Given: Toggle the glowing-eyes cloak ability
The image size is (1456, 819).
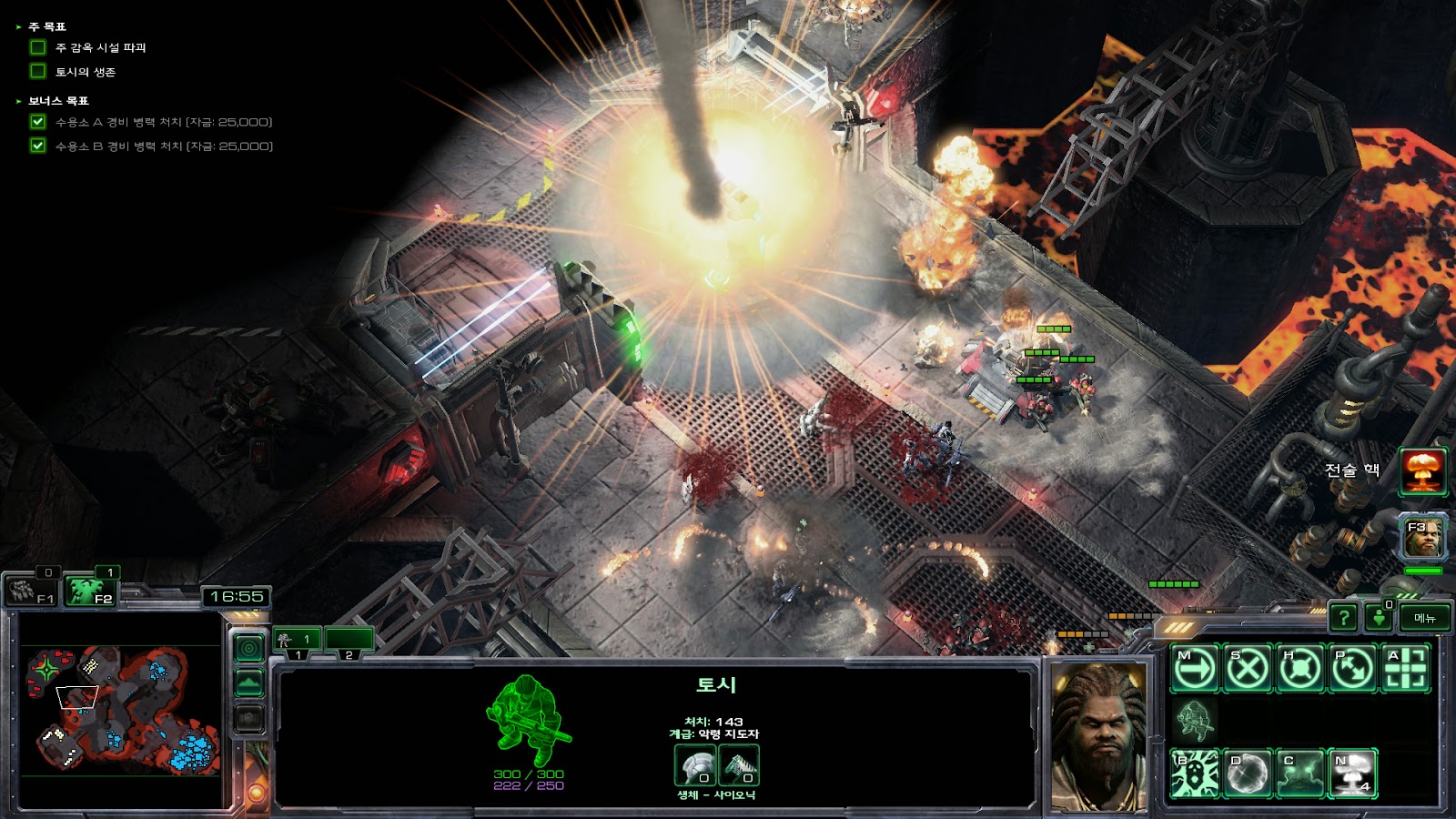Looking at the screenshot, I should coord(1300,773).
